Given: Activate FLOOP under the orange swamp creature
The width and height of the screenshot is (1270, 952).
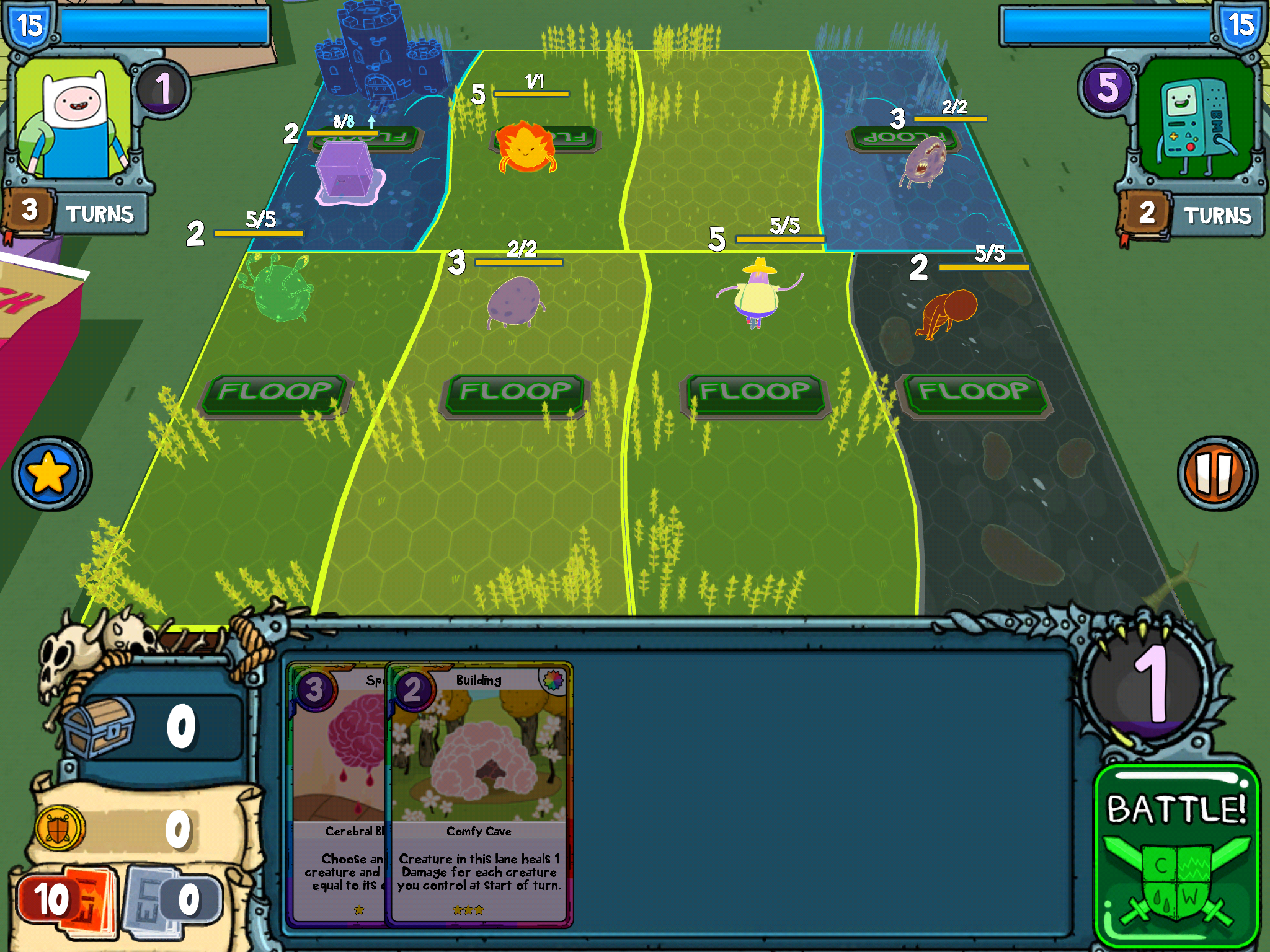Looking at the screenshot, I should click(x=974, y=393).
